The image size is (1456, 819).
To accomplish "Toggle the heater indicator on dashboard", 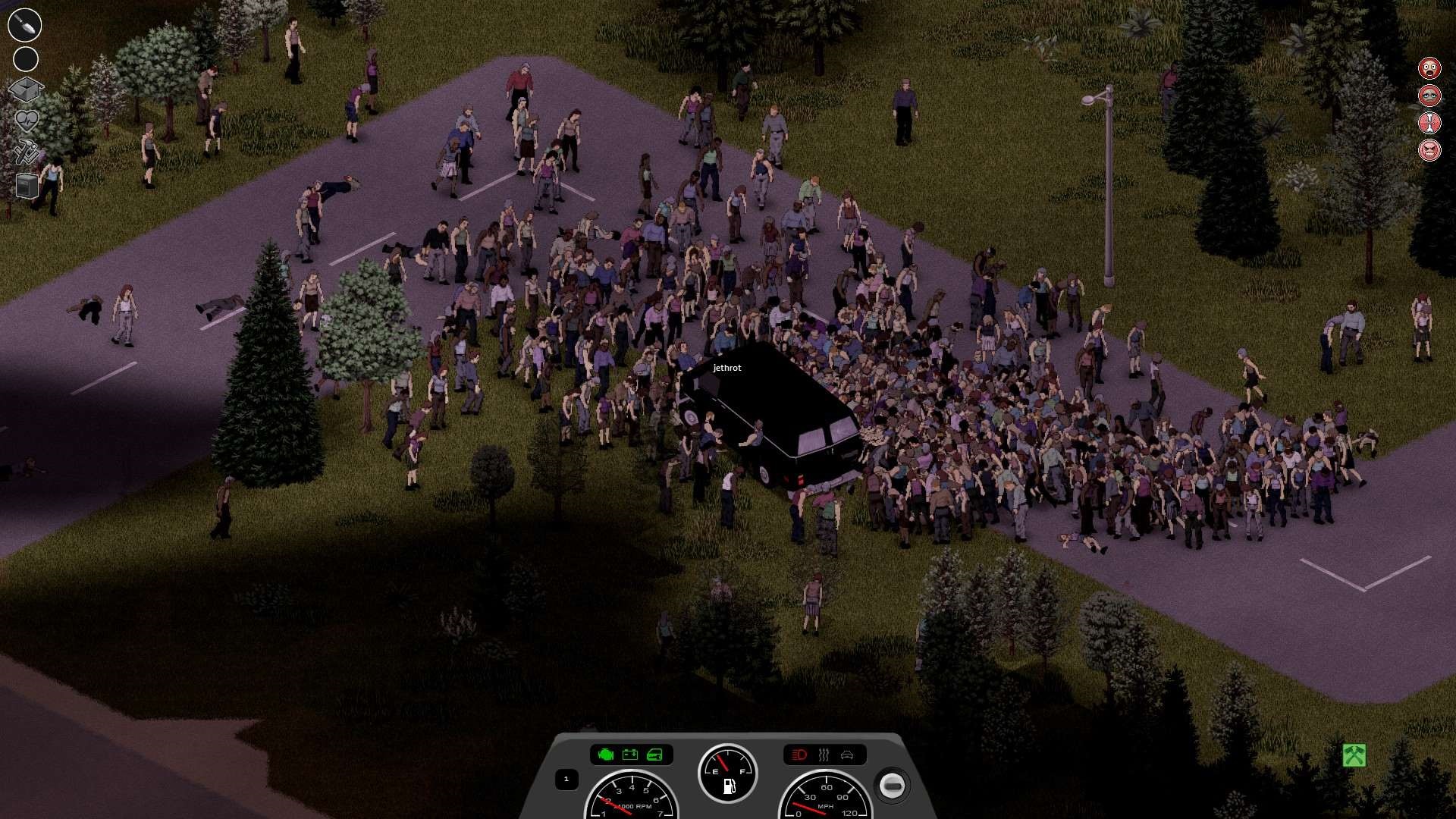I will point(824,755).
